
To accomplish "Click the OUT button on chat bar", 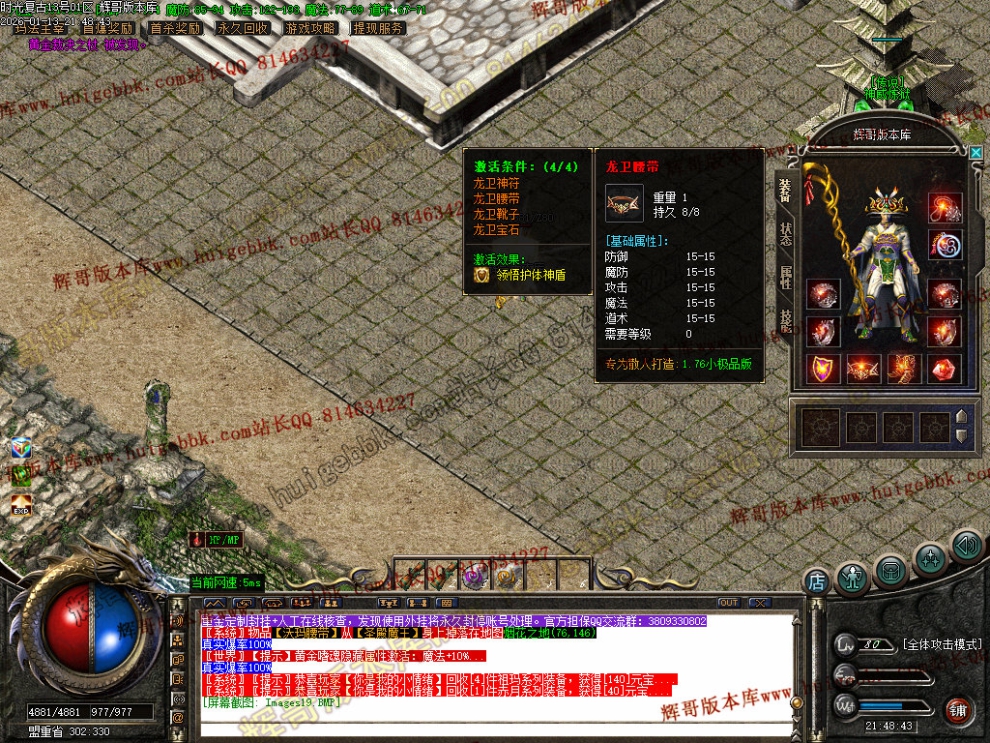I will tap(728, 603).
